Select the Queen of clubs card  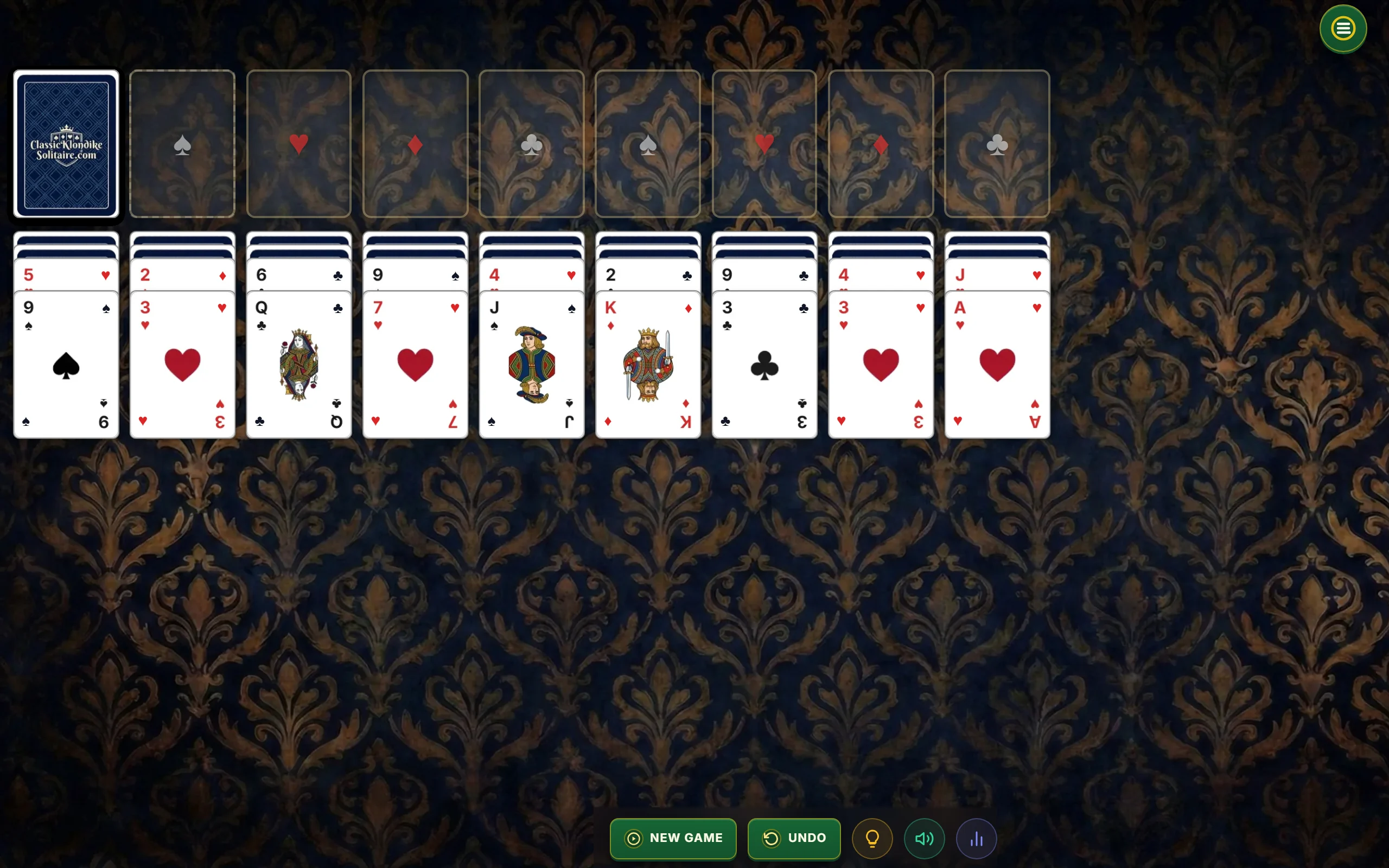click(x=298, y=365)
